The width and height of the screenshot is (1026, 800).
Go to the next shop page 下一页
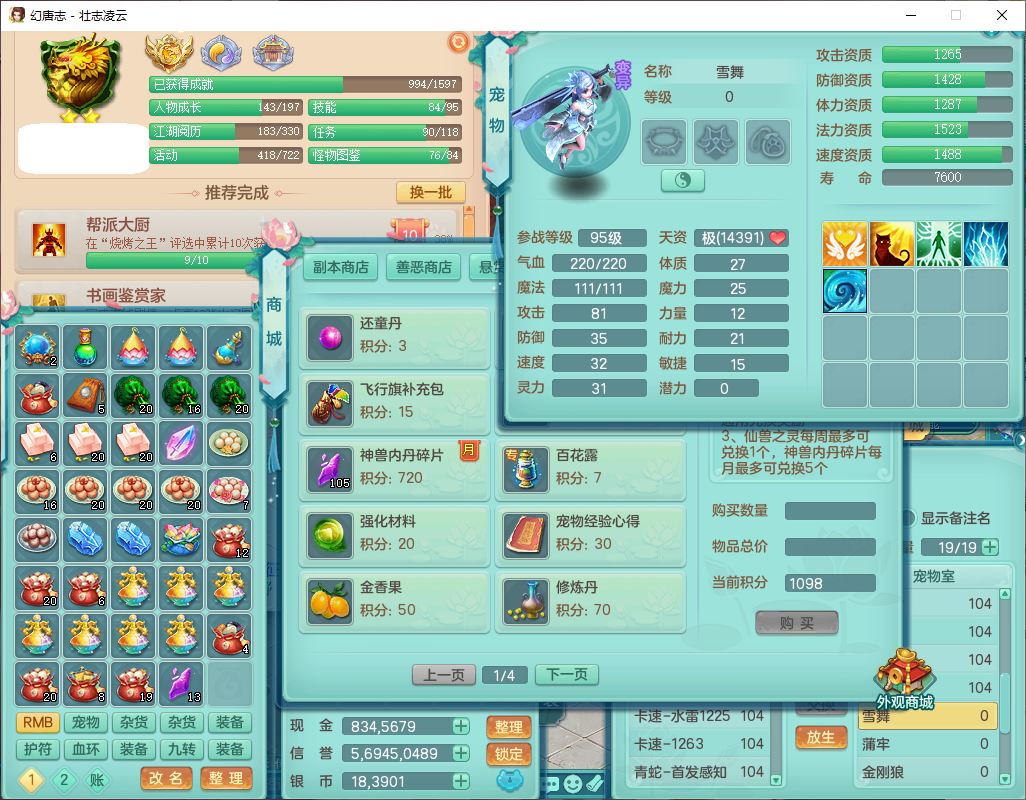click(566, 675)
